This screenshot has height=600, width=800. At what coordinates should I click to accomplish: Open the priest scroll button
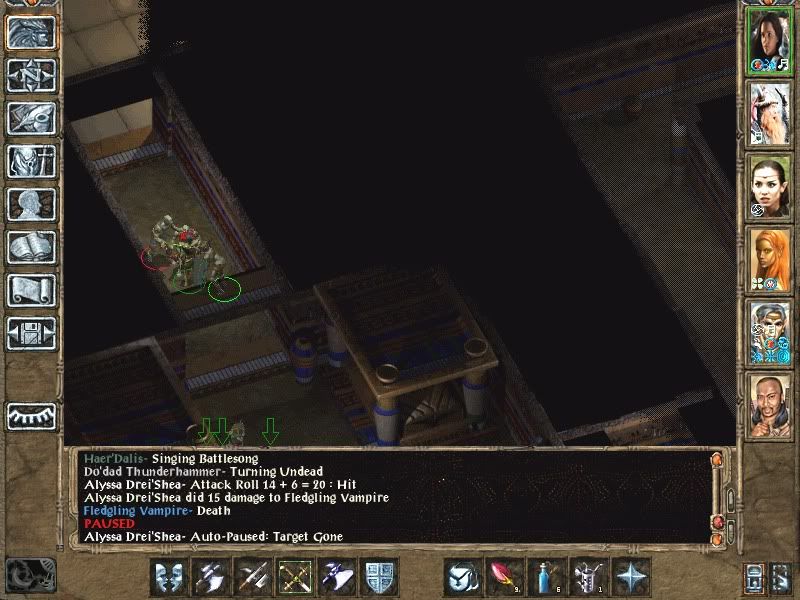point(31,290)
